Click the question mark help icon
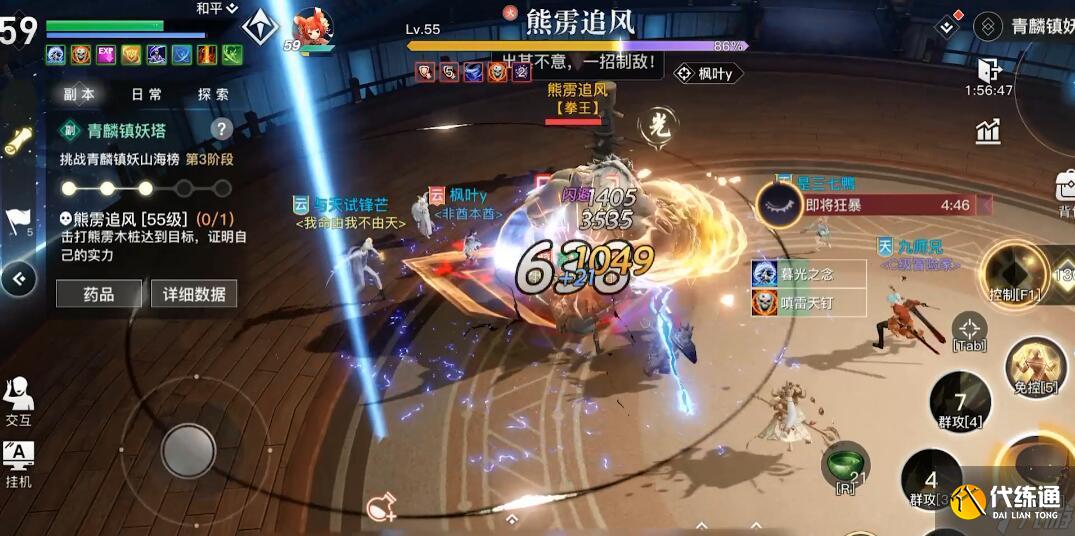 click(221, 129)
